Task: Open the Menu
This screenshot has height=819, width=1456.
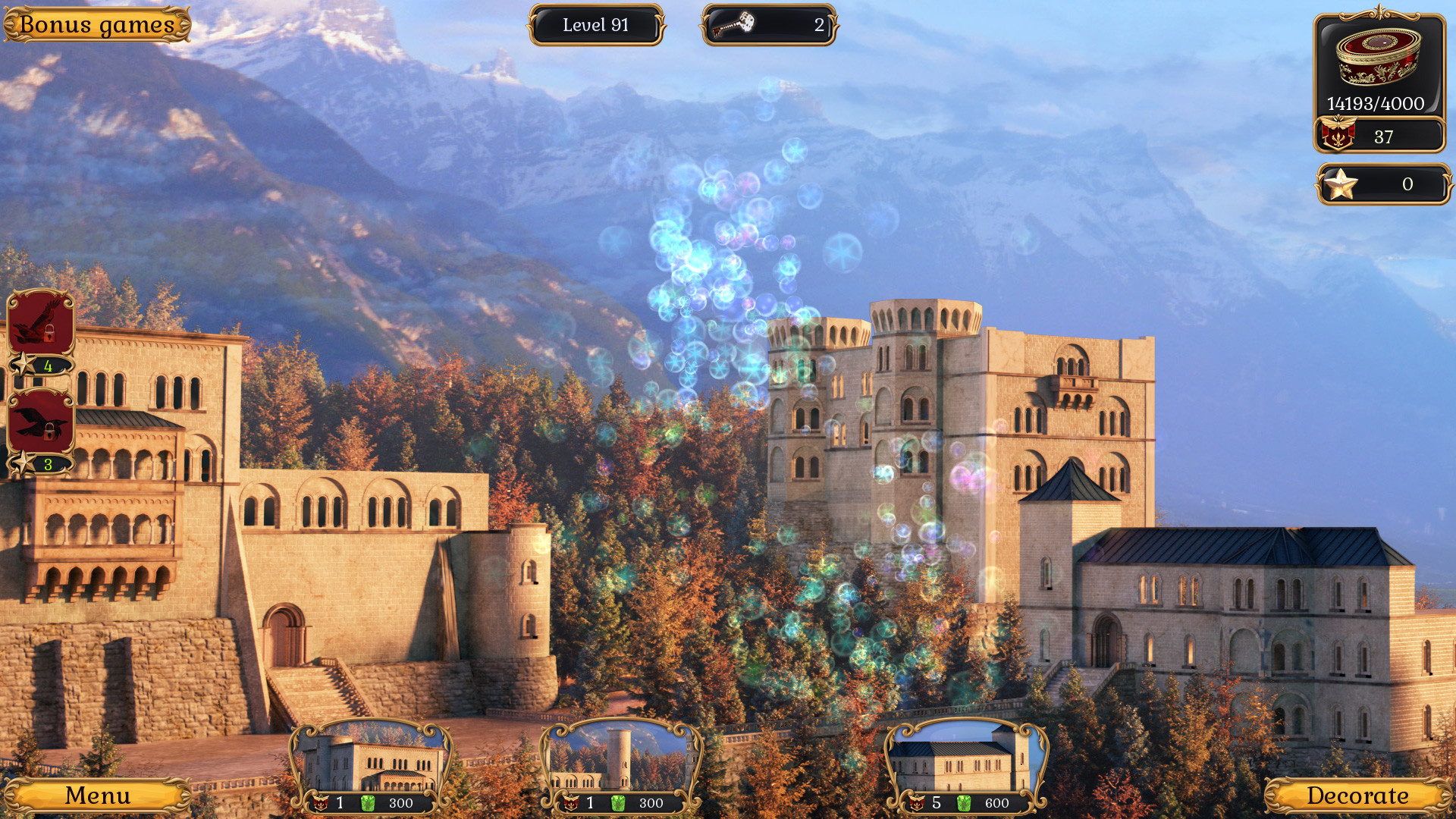Action: (x=96, y=795)
